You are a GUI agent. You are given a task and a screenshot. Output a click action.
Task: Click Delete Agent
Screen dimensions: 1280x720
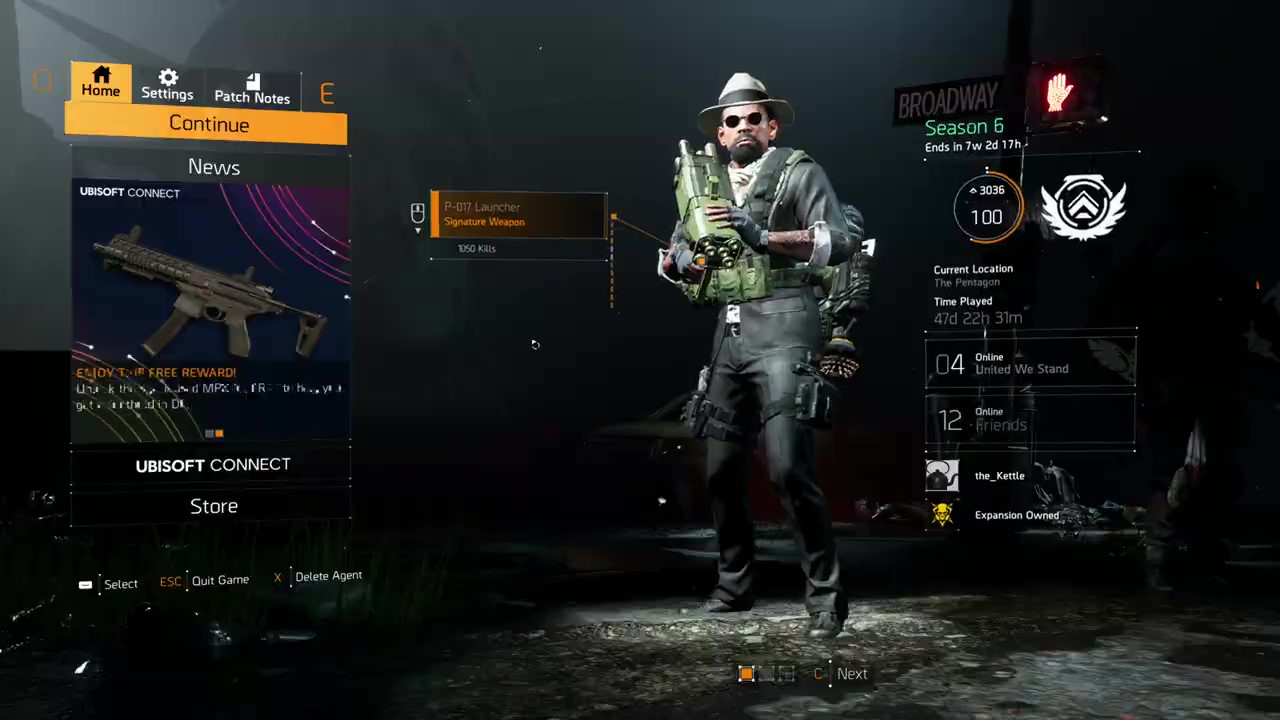pos(328,576)
